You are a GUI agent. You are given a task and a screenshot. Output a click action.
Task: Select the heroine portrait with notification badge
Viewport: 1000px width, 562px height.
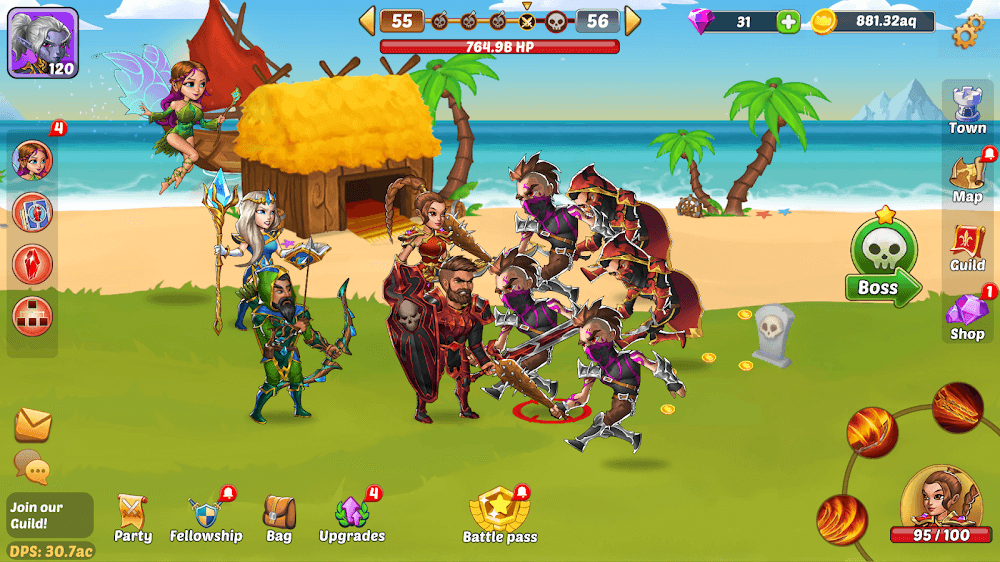pyautogui.click(x=32, y=160)
